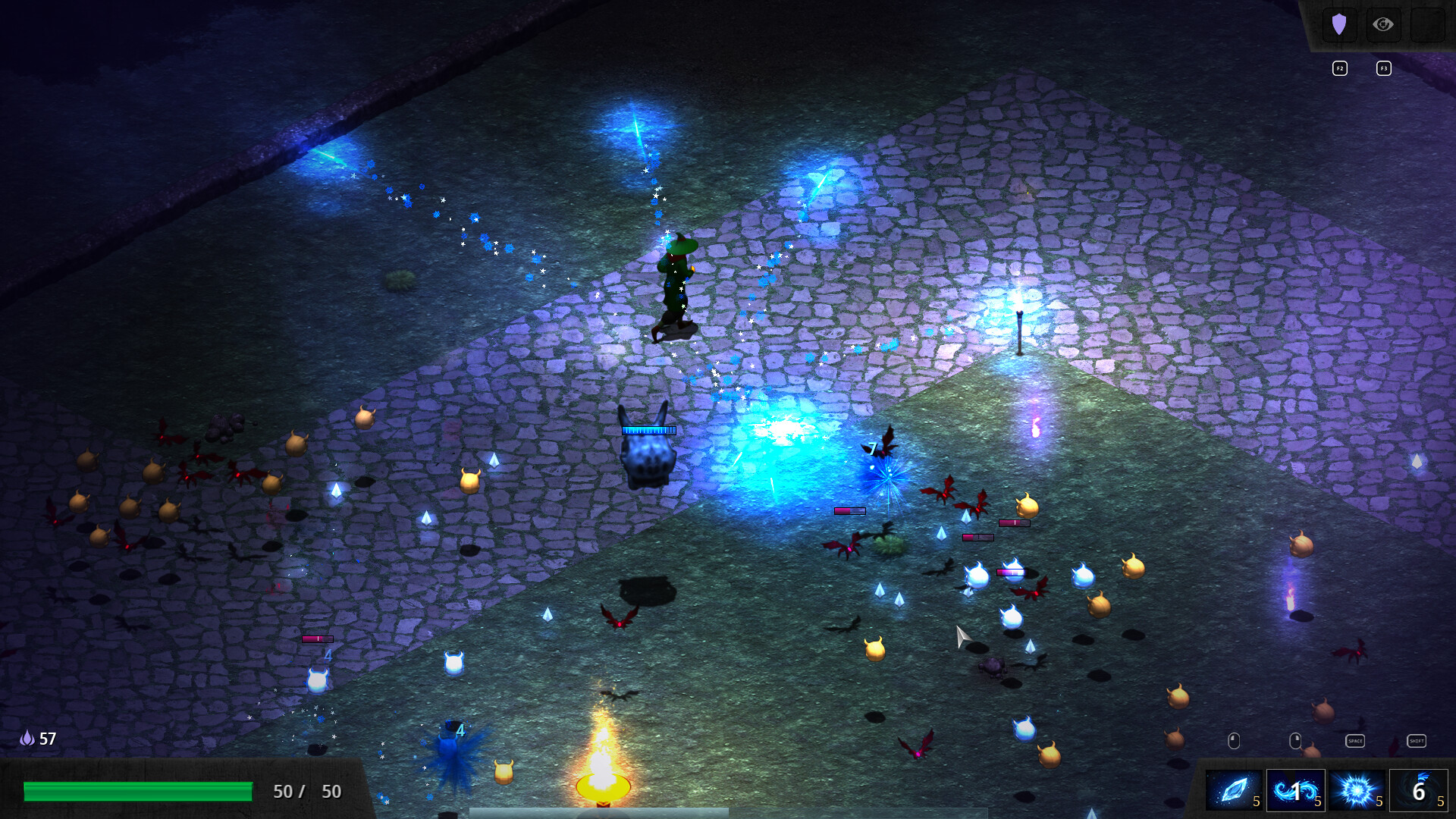Click the SPACE key hint icon
1456x819 pixels.
1355,741
